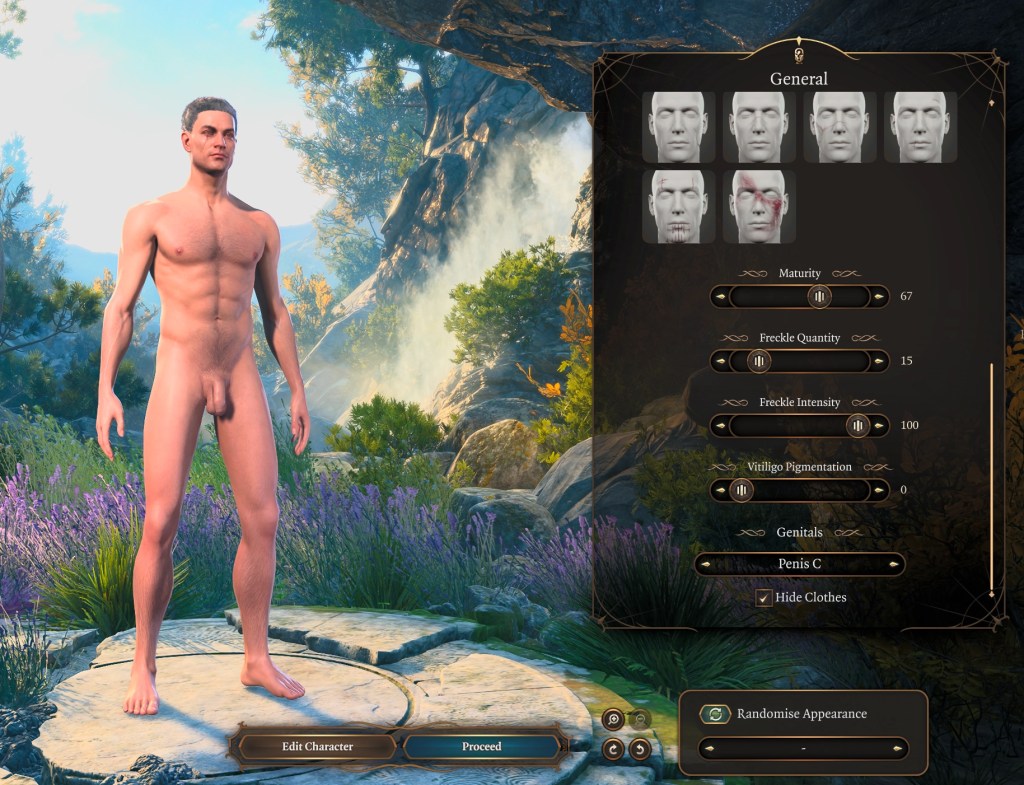Select the face with the red scar
The height and width of the screenshot is (785, 1024).
[758, 207]
